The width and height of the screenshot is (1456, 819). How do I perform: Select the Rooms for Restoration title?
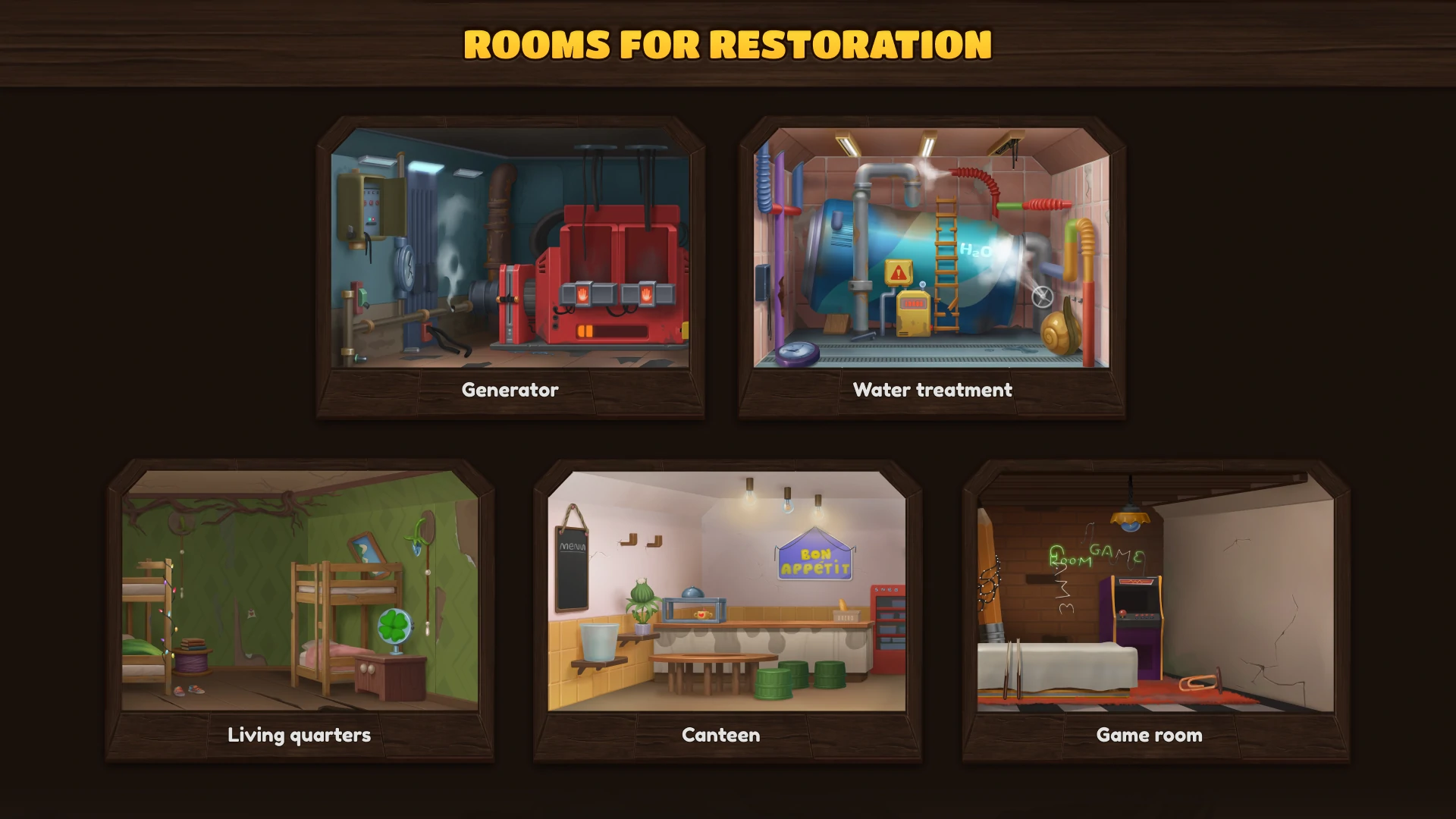pyautogui.click(x=728, y=45)
